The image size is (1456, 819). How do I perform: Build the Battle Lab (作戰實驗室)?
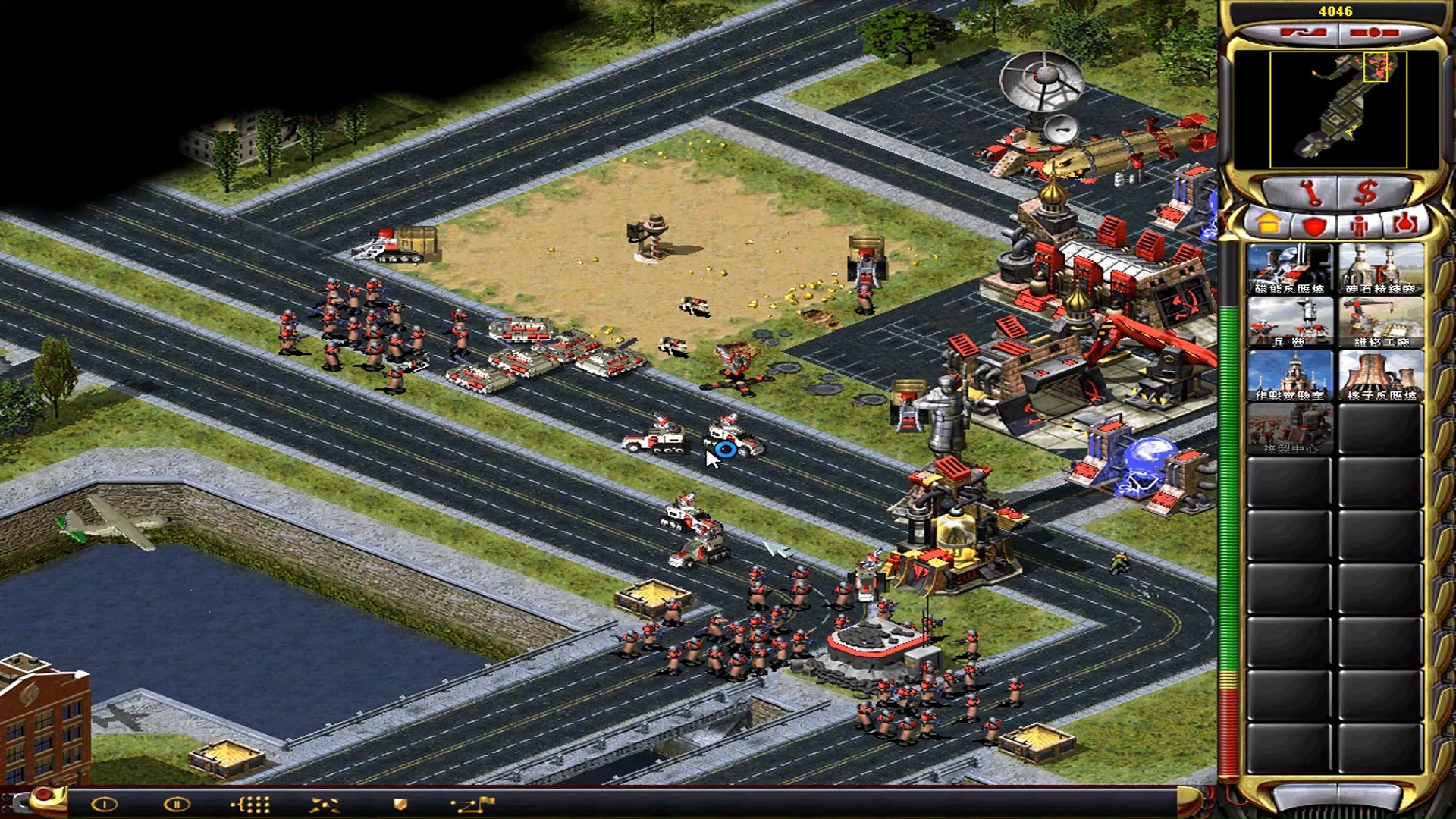[x=1290, y=375]
